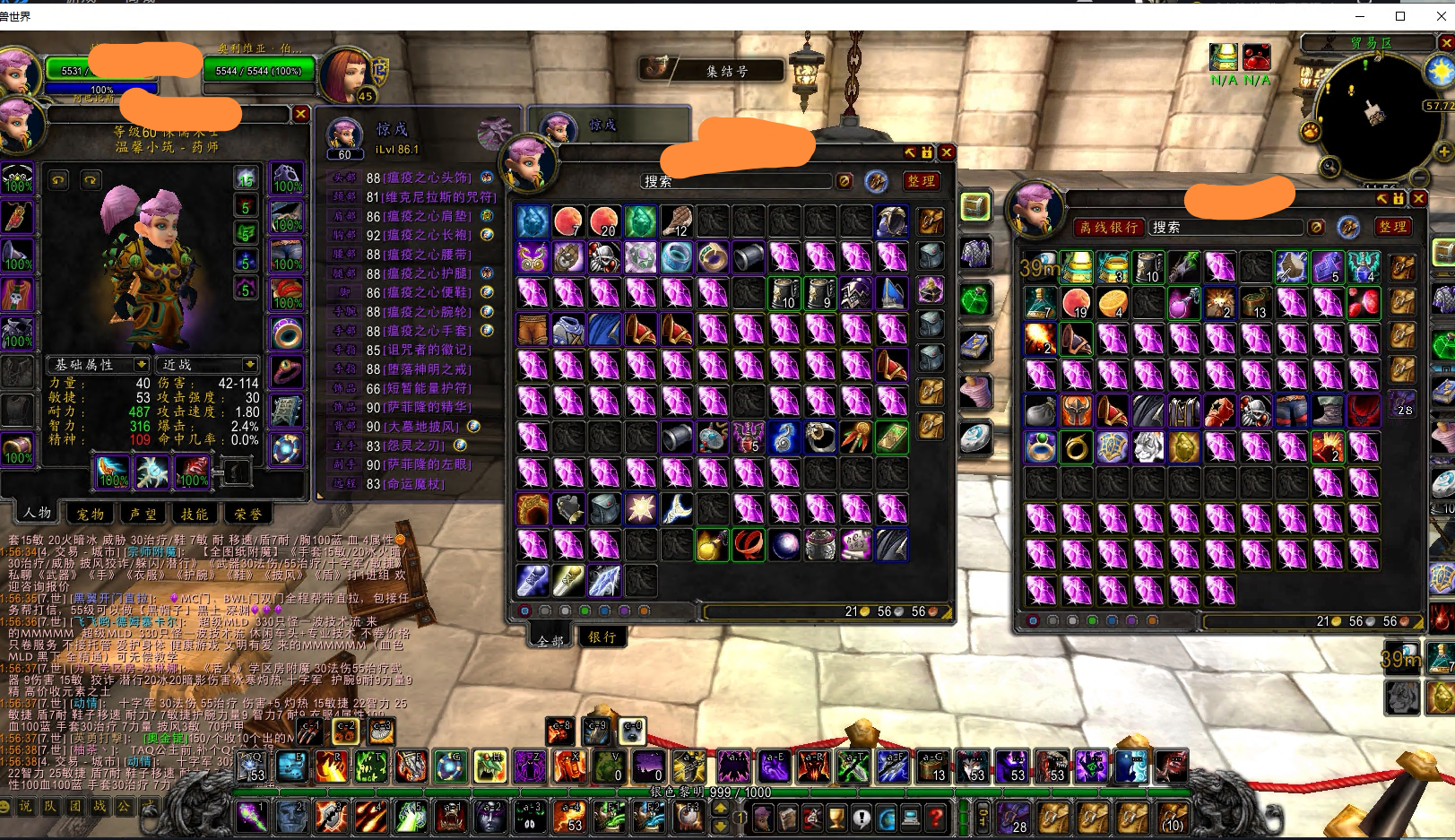This screenshot has width=1455, height=840.
Task: Close the bank window
Action: [x=1418, y=198]
